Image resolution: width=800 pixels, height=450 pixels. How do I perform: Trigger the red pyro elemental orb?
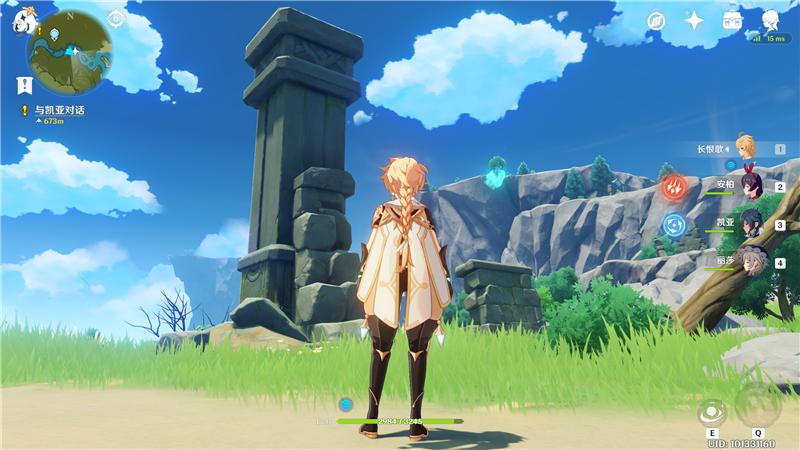pos(675,187)
